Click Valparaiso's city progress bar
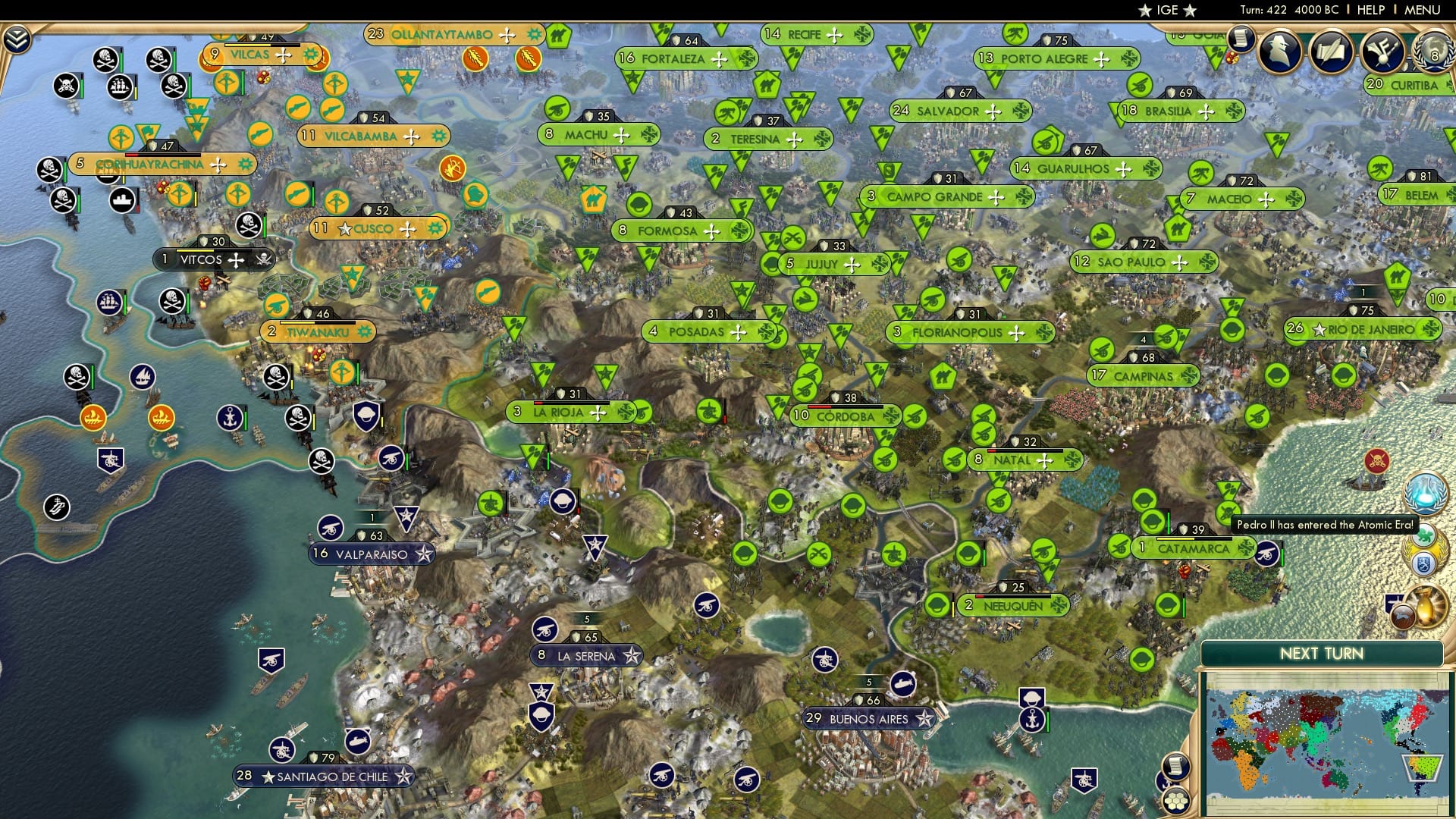Image resolution: width=1456 pixels, height=819 pixels. tap(371, 517)
